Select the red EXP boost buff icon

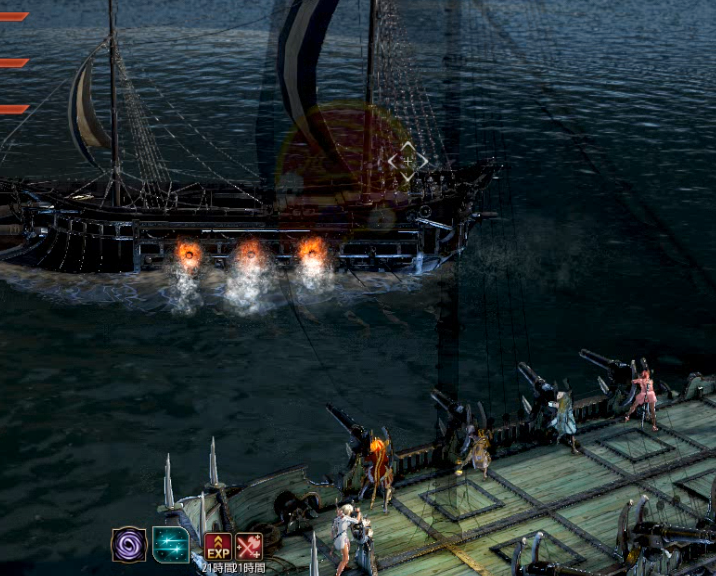click(x=218, y=546)
